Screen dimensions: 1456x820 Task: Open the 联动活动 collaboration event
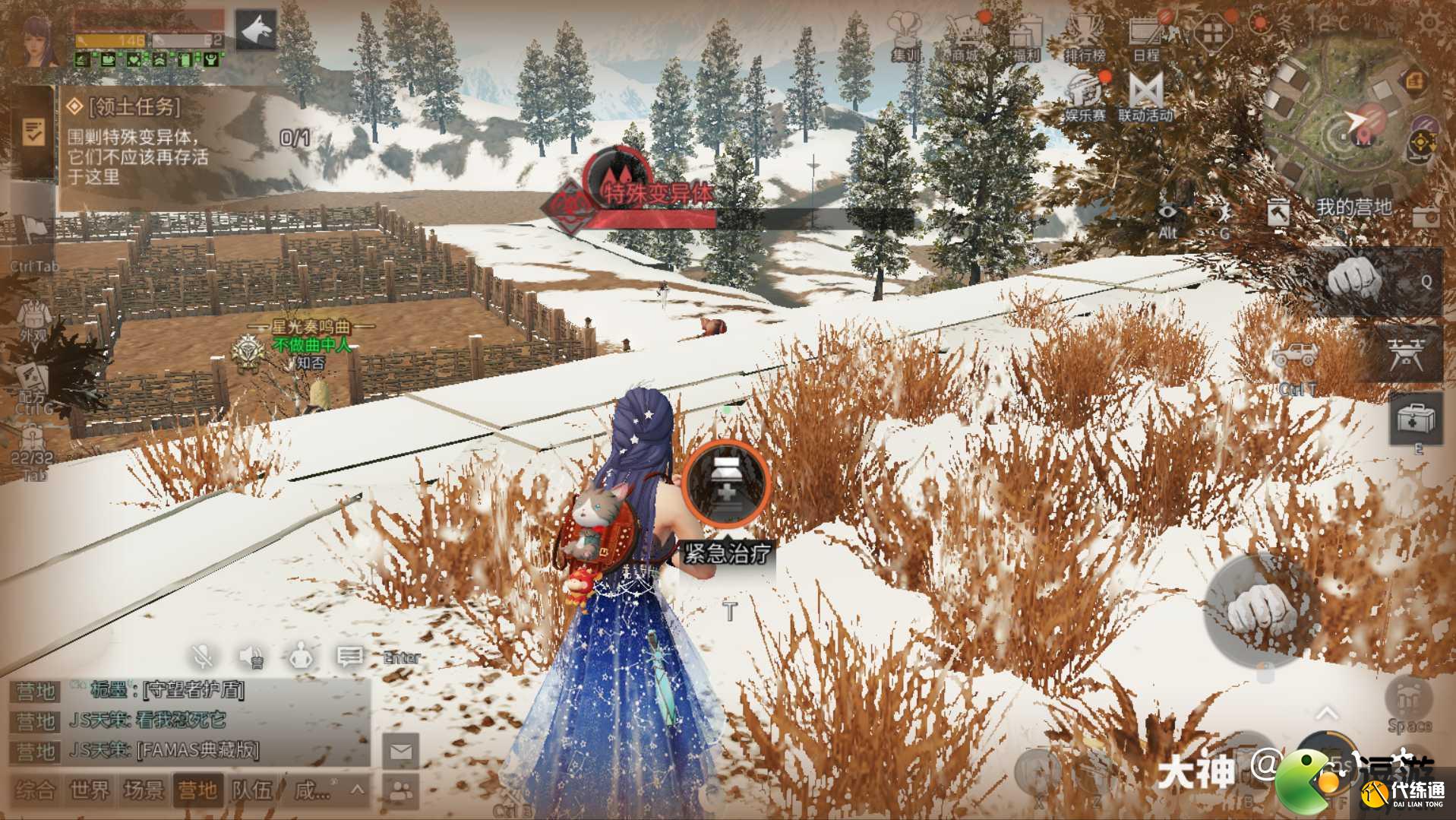coord(1145,97)
